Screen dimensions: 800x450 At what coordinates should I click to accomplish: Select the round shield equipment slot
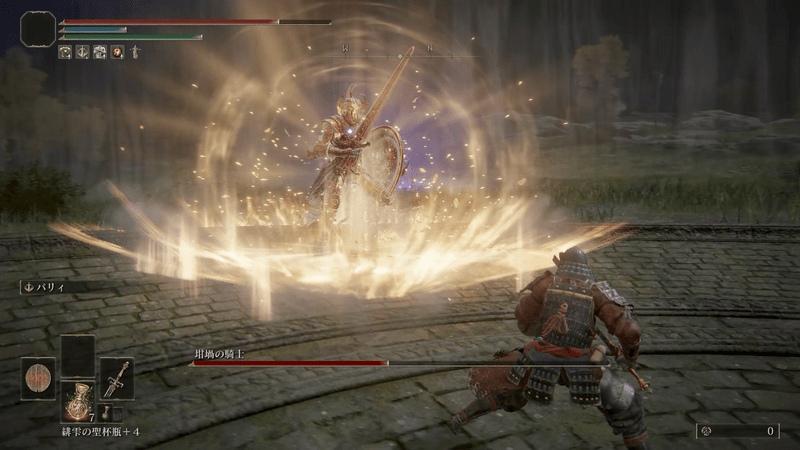[x=38, y=379]
